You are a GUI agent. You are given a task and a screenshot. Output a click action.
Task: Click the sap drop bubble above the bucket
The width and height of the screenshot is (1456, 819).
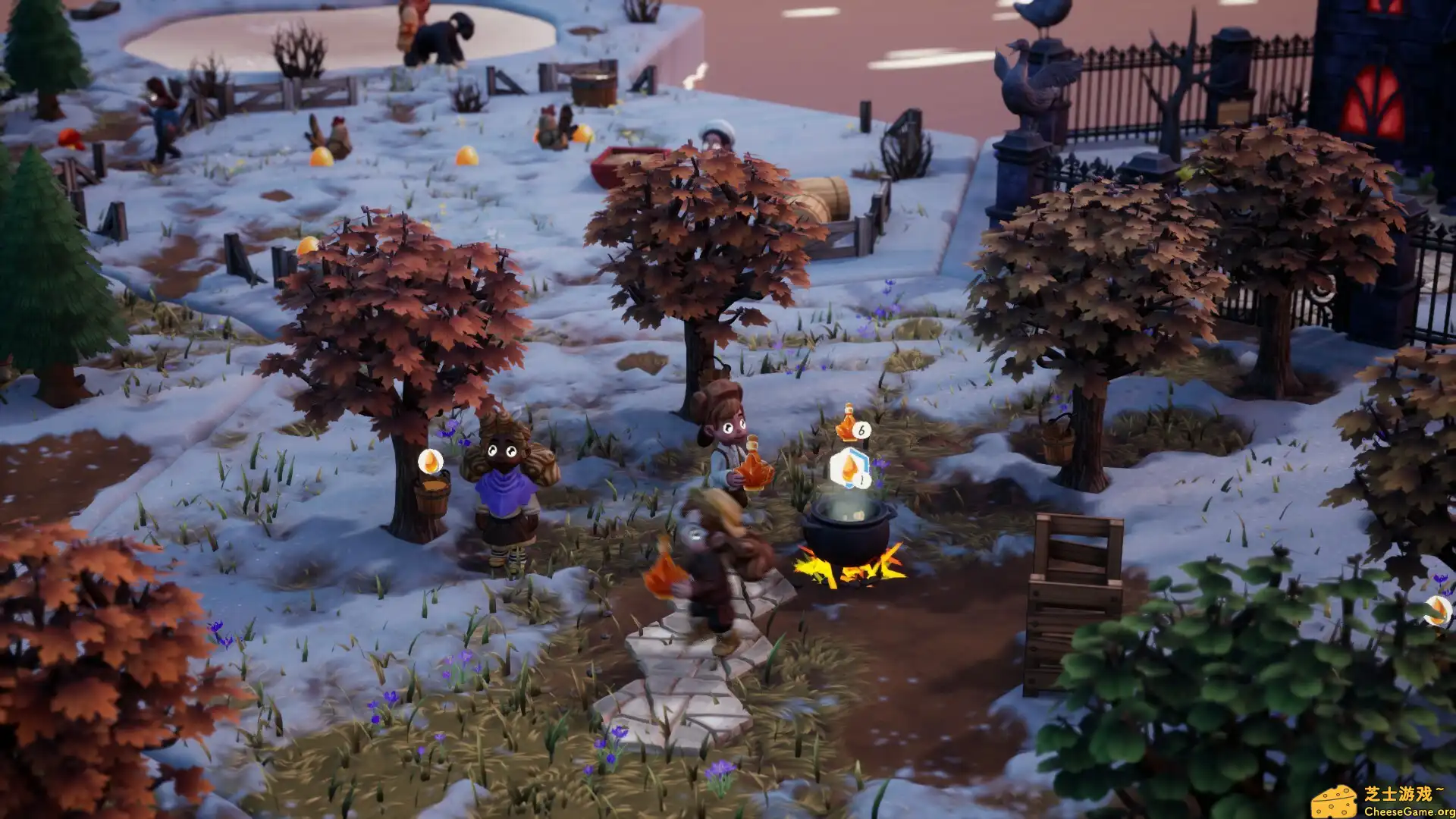[430, 461]
